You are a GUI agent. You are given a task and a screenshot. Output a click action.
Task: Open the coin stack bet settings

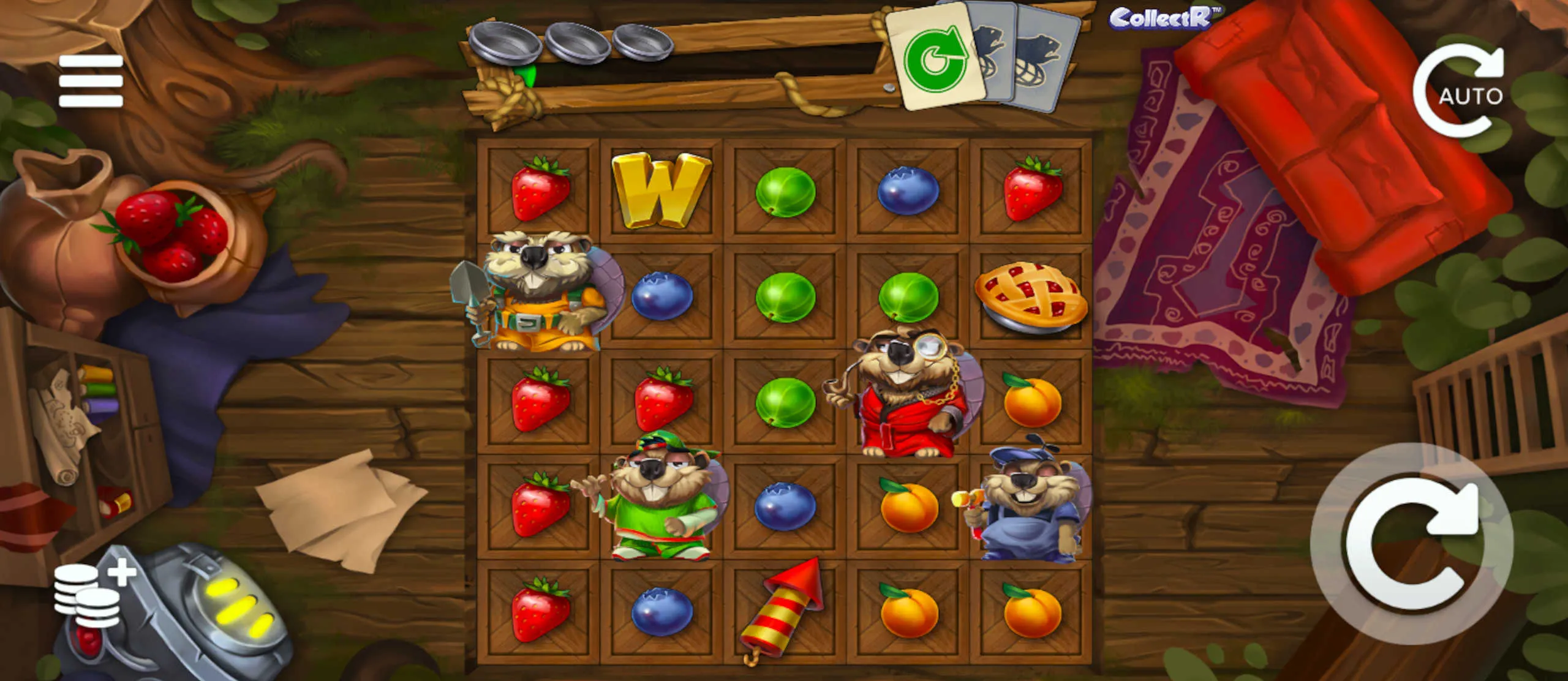(x=92, y=595)
